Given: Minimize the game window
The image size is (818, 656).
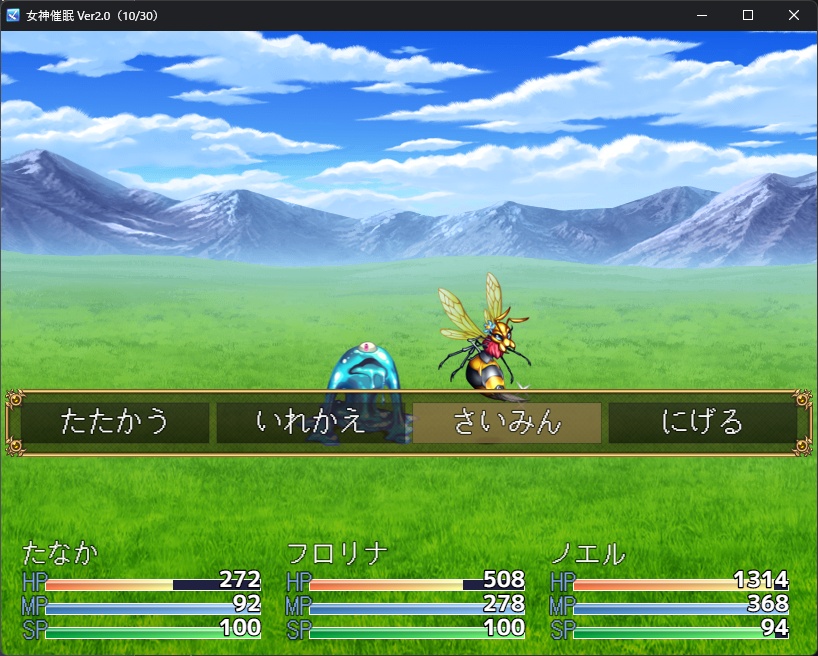Looking at the screenshot, I should [x=702, y=15].
